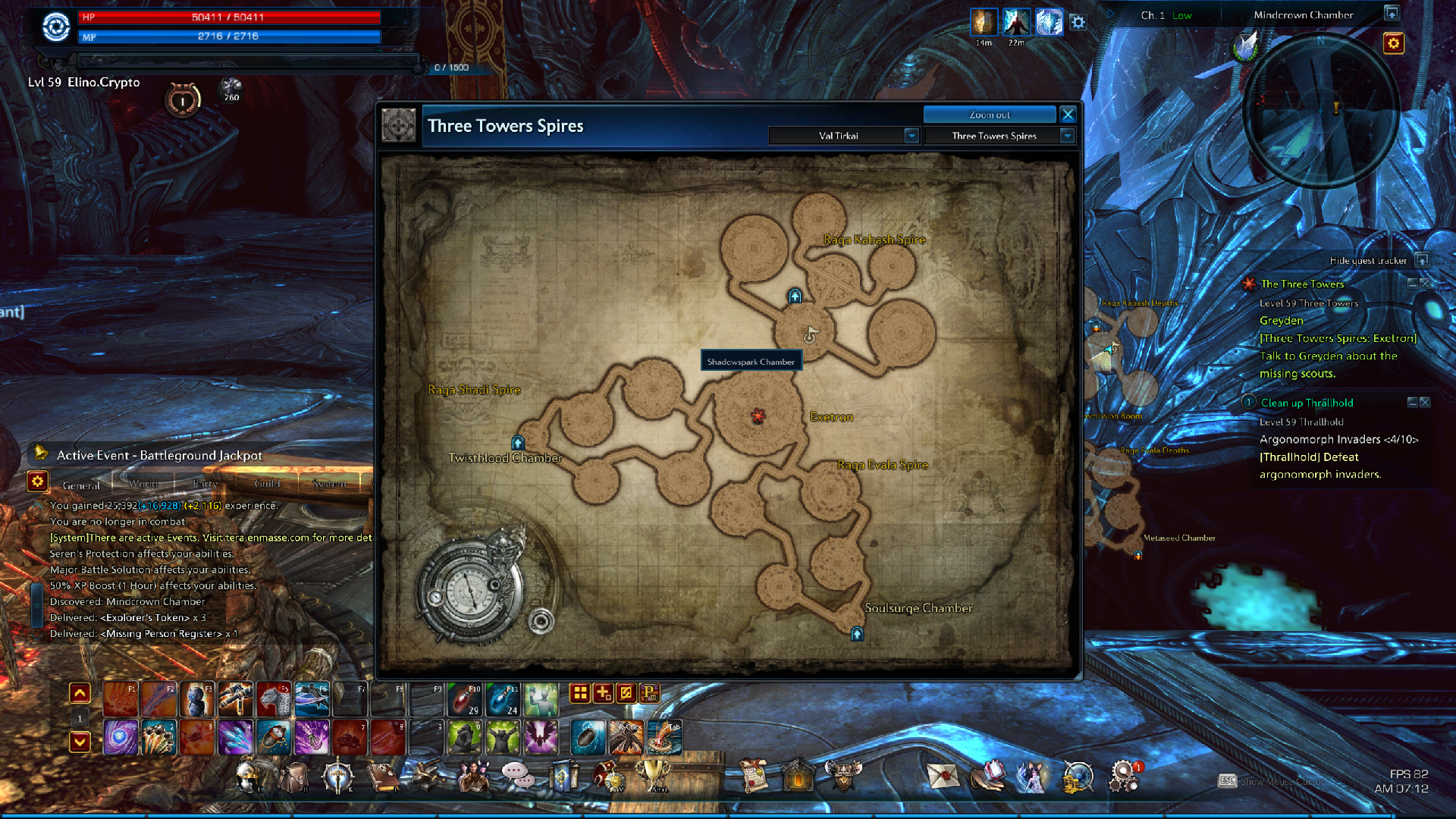Open the inventory bag icon
The width and height of the screenshot is (1456, 819).
[293, 777]
